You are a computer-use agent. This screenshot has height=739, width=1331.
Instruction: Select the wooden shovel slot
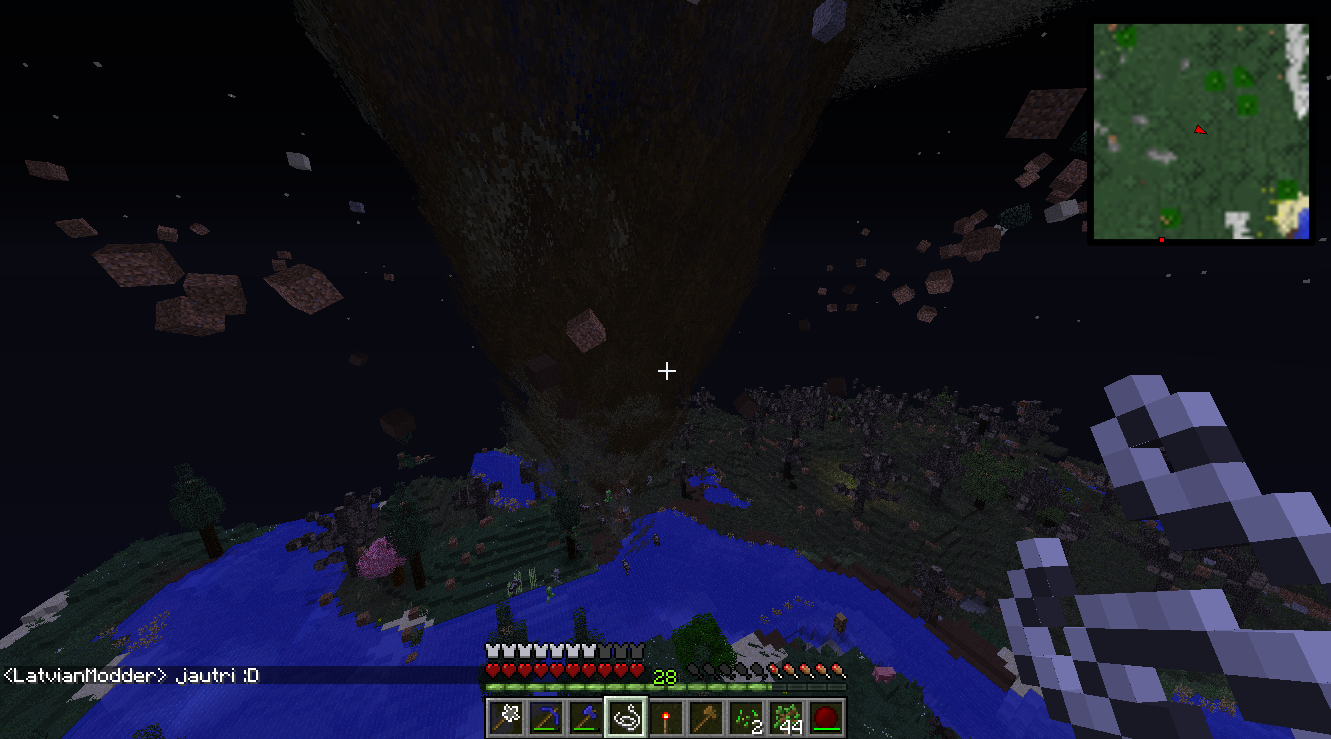(707, 717)
